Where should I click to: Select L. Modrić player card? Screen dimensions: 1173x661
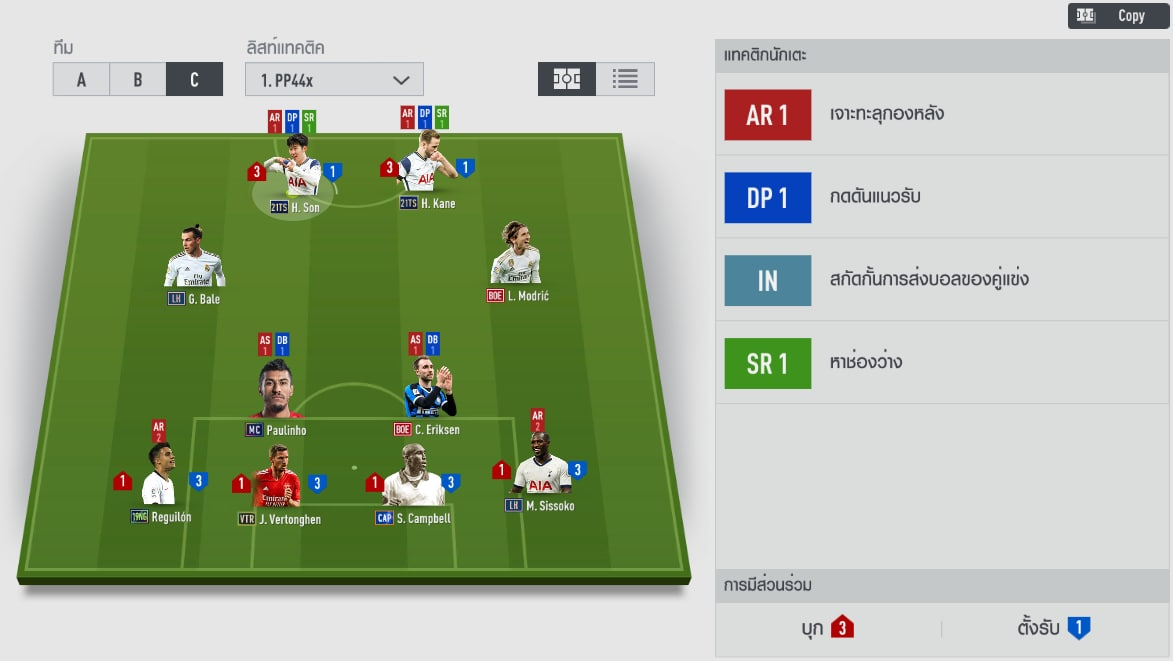pyautogui.click(x=516, y=259)
